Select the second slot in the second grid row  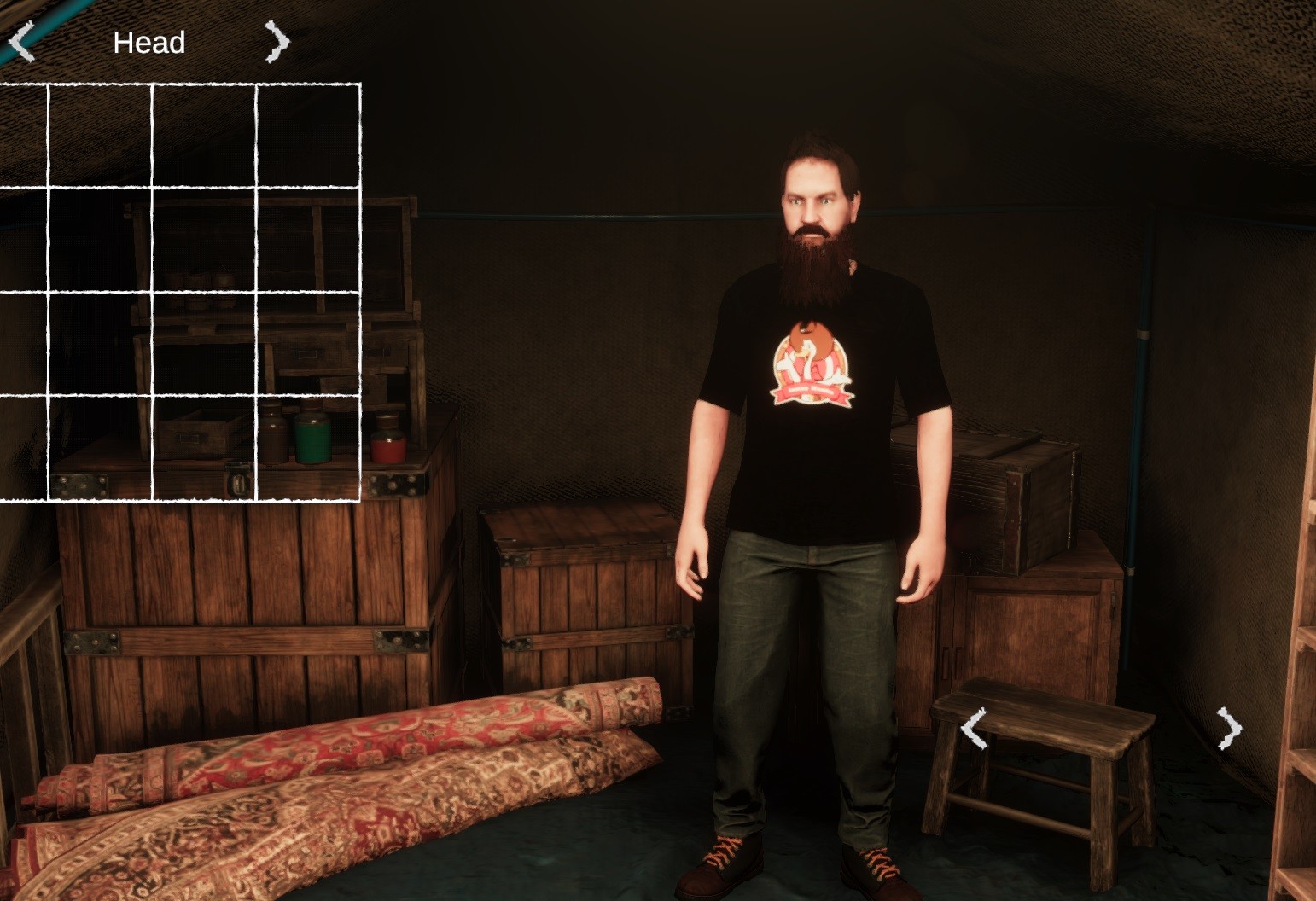pyautogui.click(x=101, y=239)
